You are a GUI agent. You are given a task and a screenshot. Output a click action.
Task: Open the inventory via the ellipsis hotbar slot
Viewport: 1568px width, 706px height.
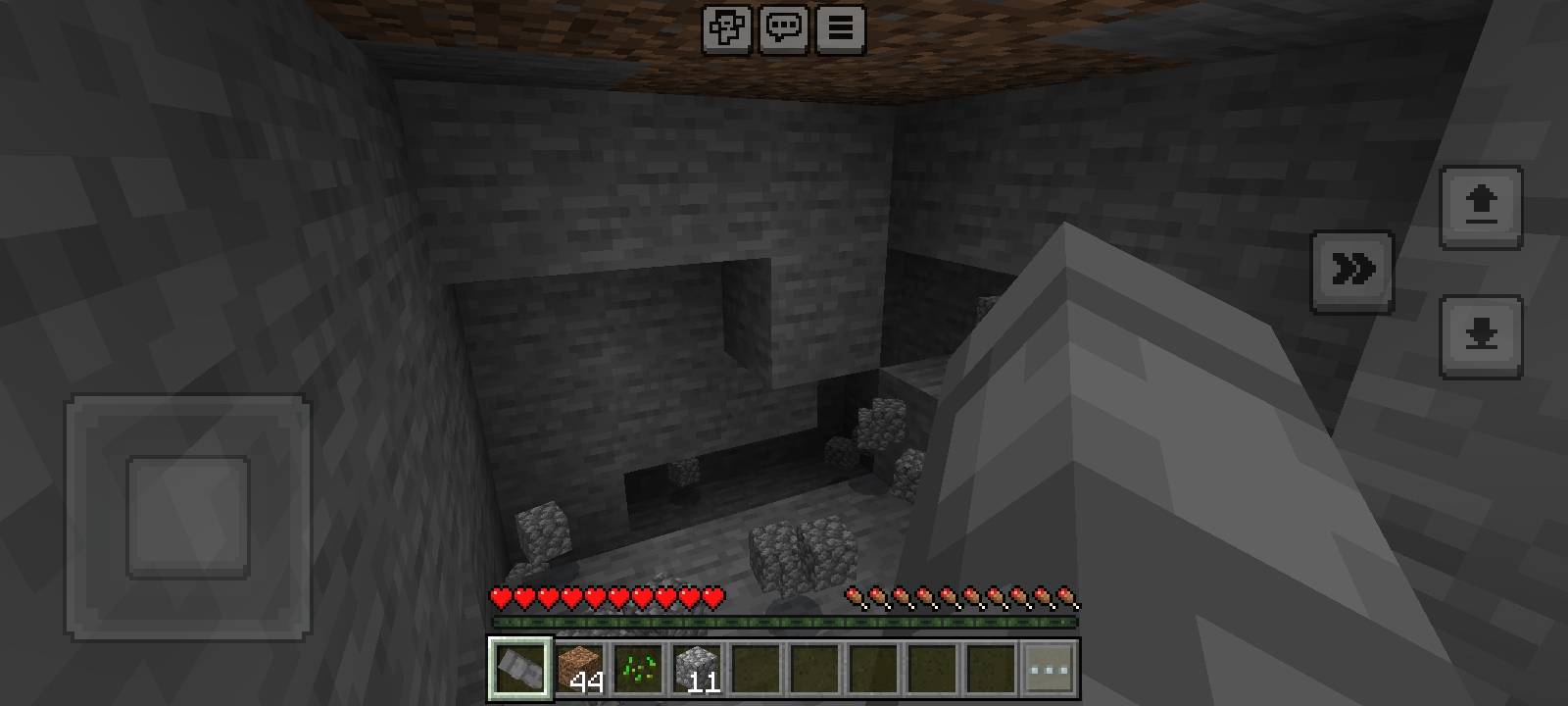(x=1050, y=669)
